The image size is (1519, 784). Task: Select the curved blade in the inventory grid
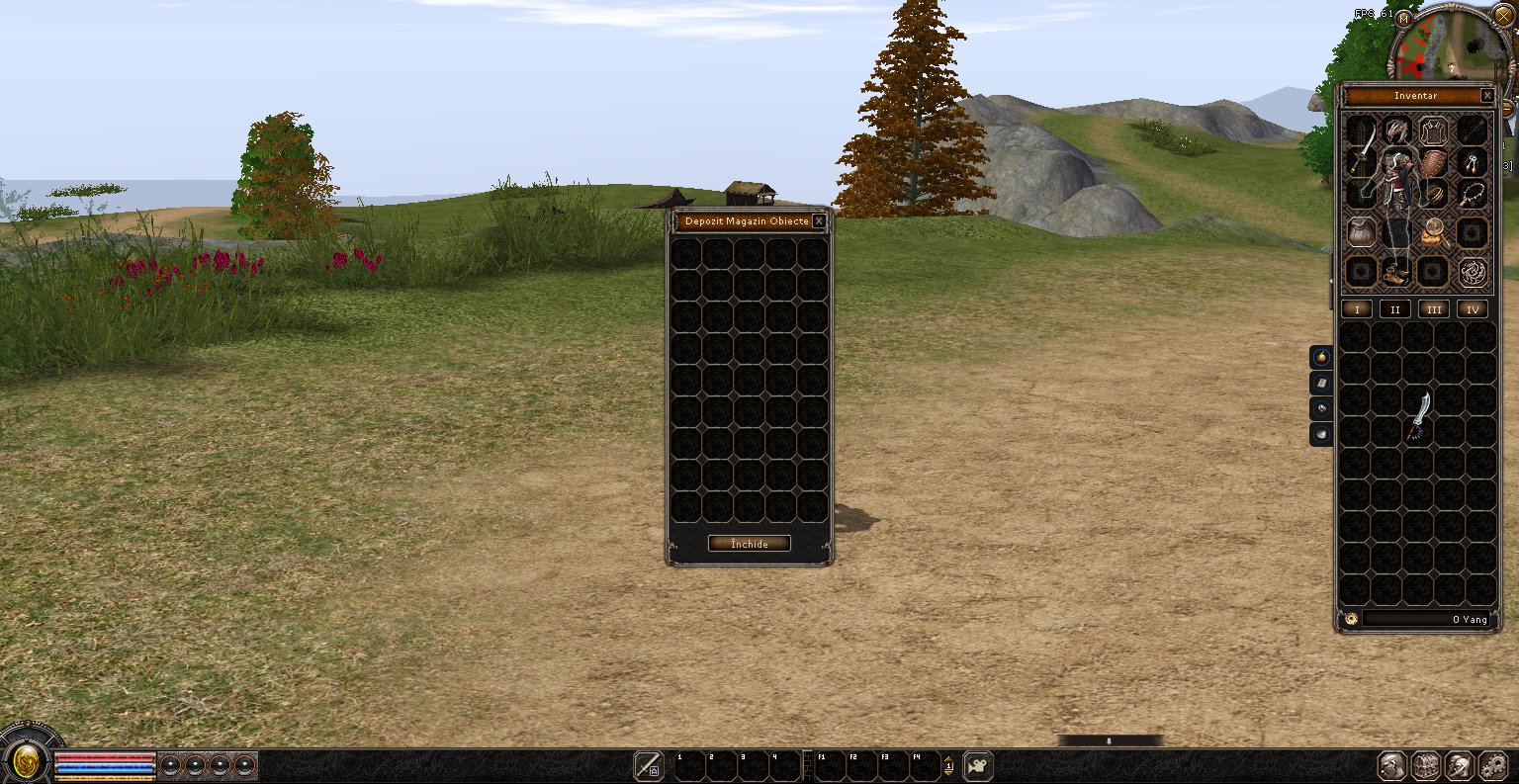[x=1420, y=415]
